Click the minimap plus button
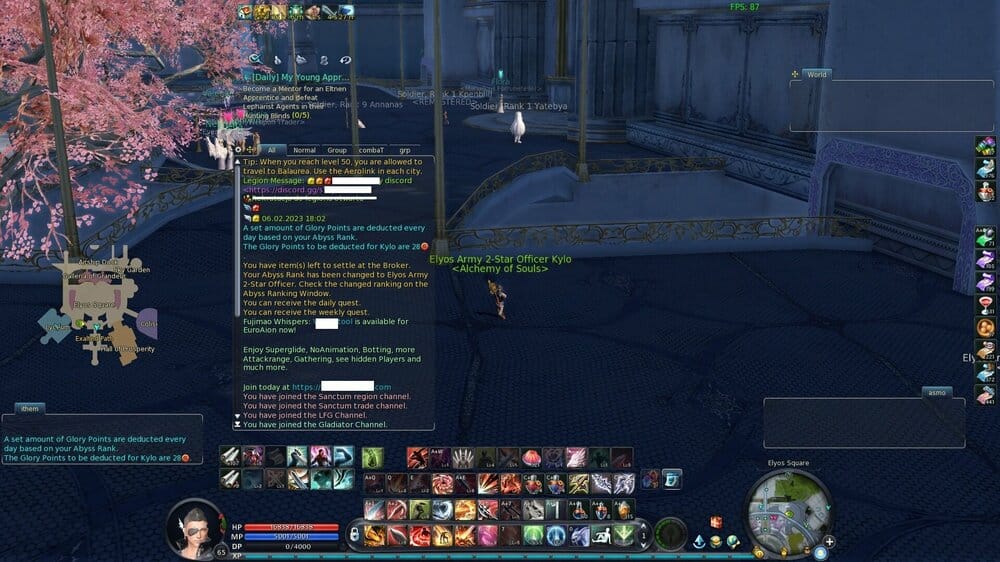1000x562 pixels. [x=830, y=542]
